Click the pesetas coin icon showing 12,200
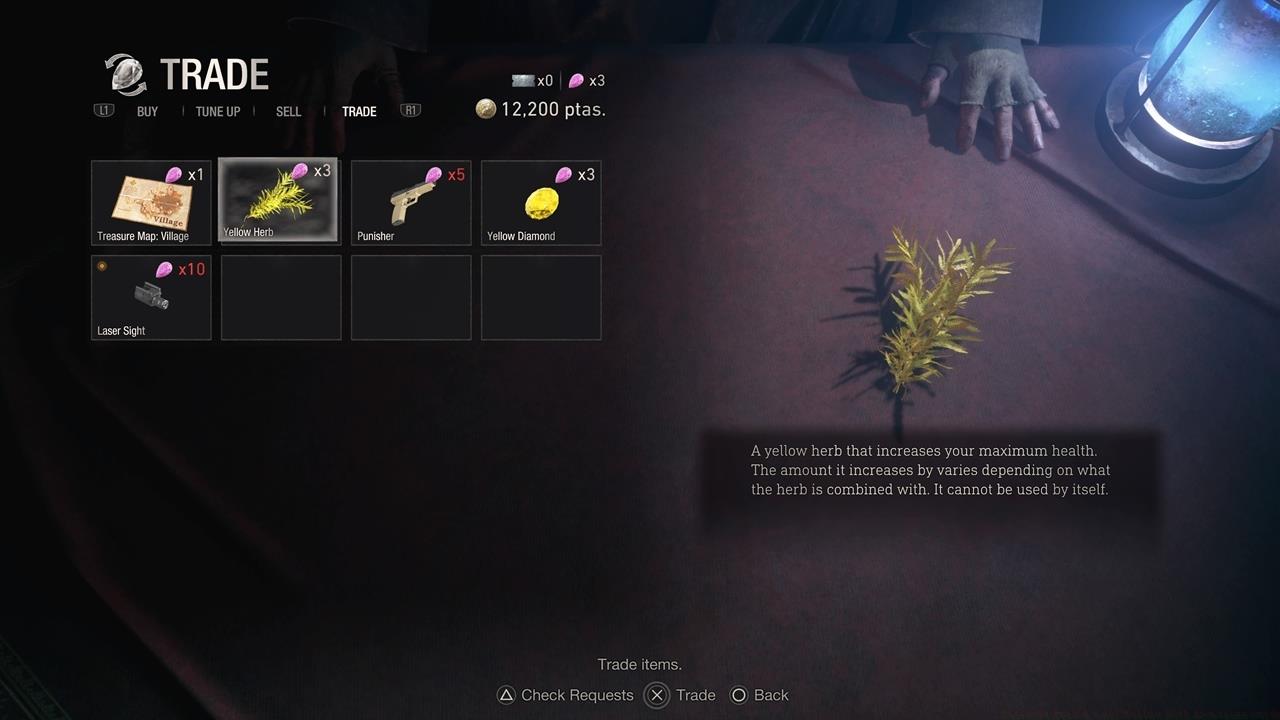 [487, 109]
